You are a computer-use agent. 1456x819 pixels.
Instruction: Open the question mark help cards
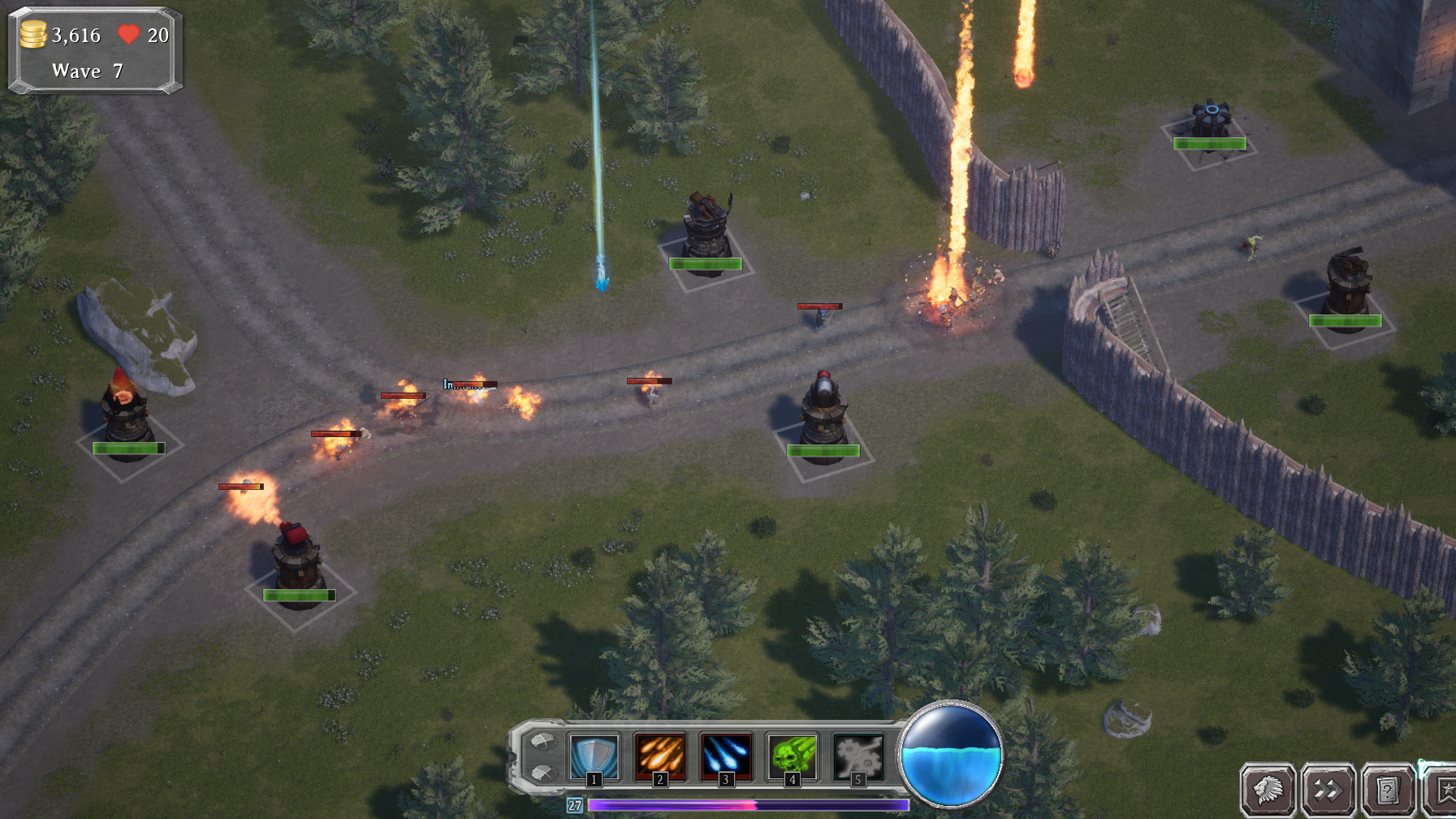[x=1389, y=789]
